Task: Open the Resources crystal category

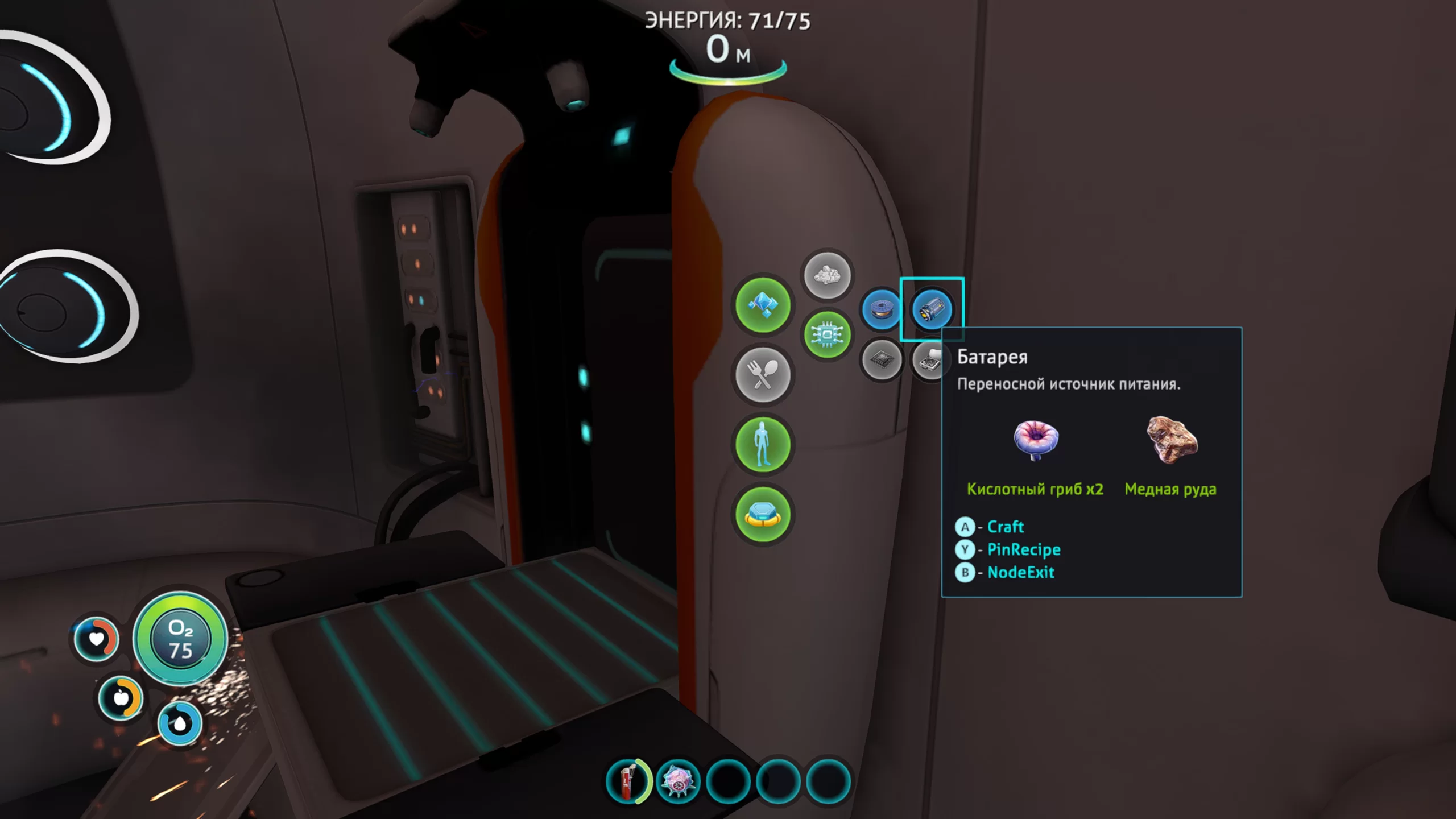Action: pyautogui.click(x=762, y=305)
